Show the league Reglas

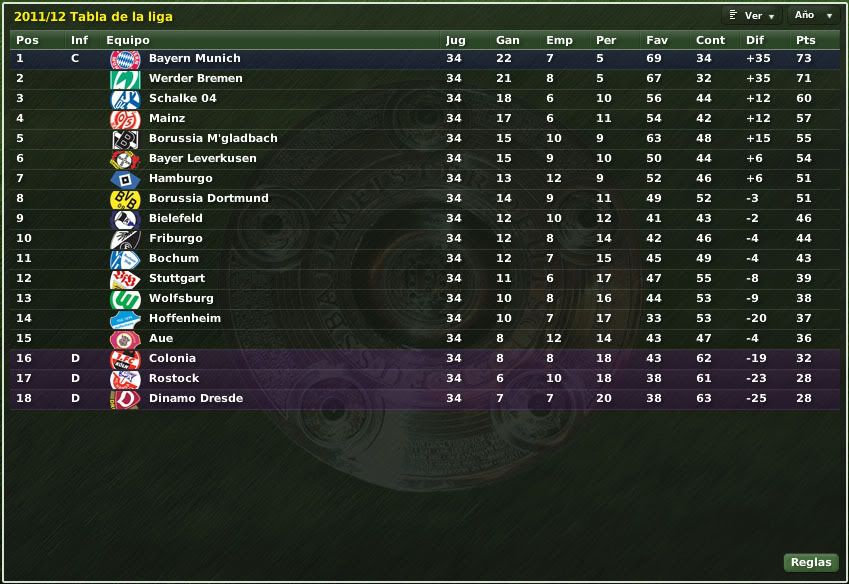coord(810,562)
